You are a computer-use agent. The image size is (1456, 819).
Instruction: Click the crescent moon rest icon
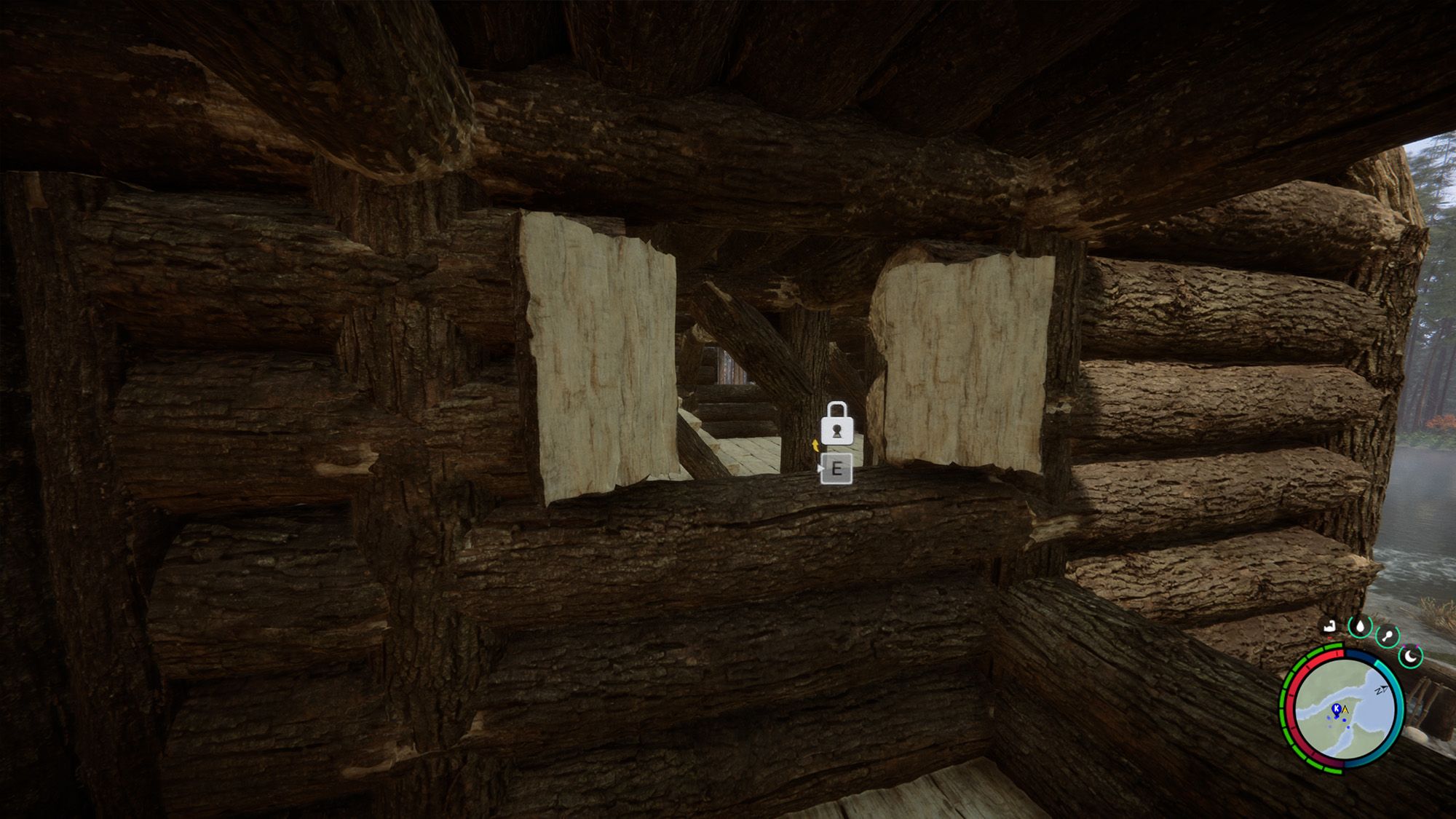(1410, 656)
